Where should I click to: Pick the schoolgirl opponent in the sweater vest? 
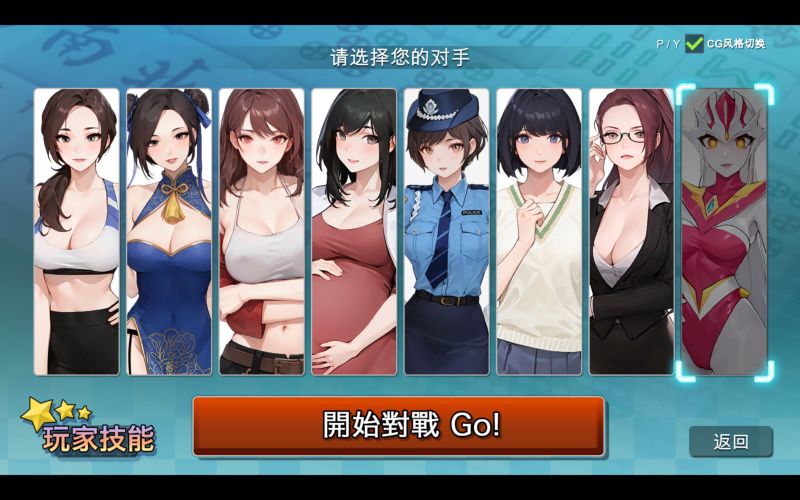[x=539, y=232]
